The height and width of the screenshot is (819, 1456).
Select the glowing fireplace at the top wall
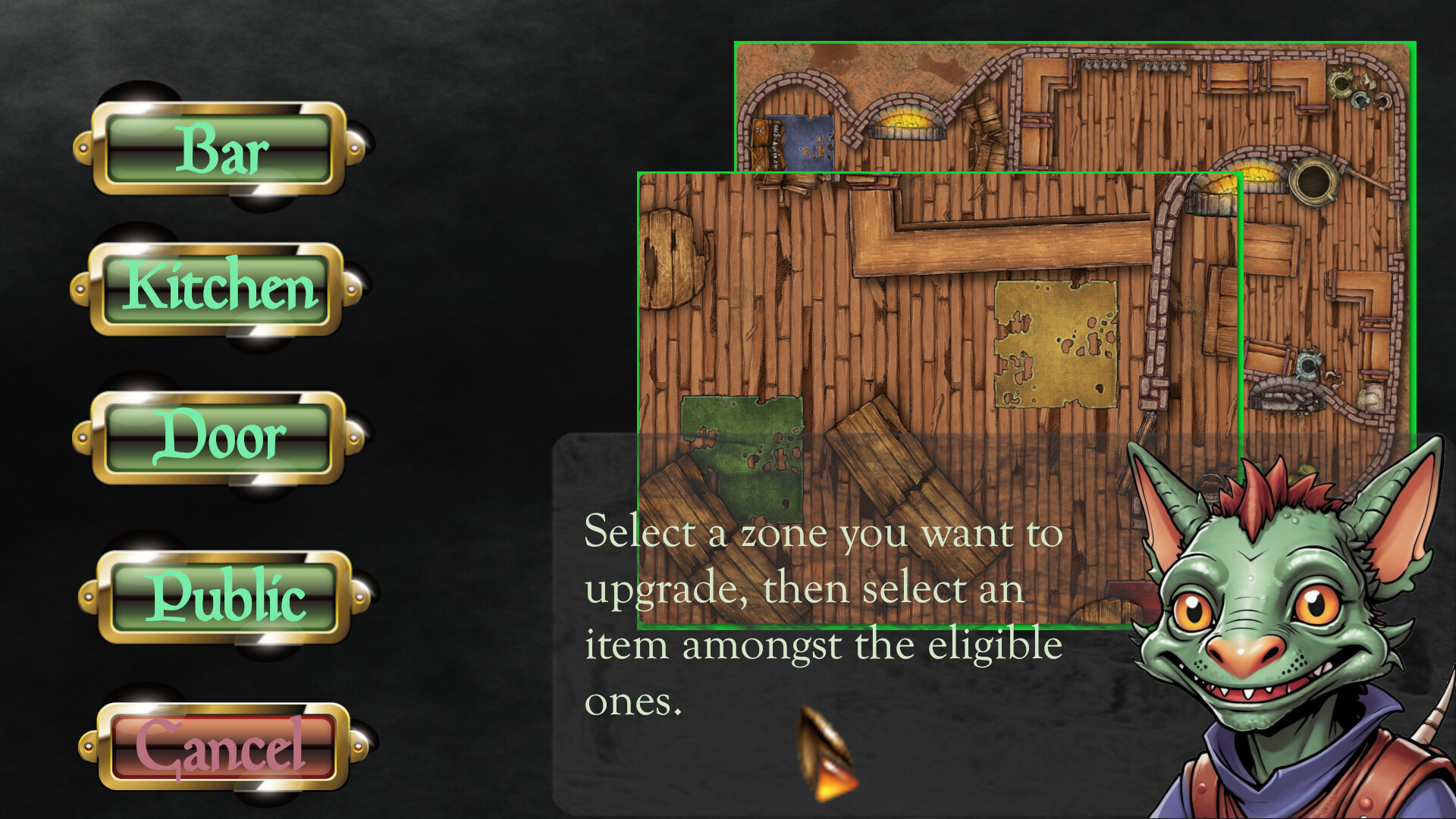905,123
